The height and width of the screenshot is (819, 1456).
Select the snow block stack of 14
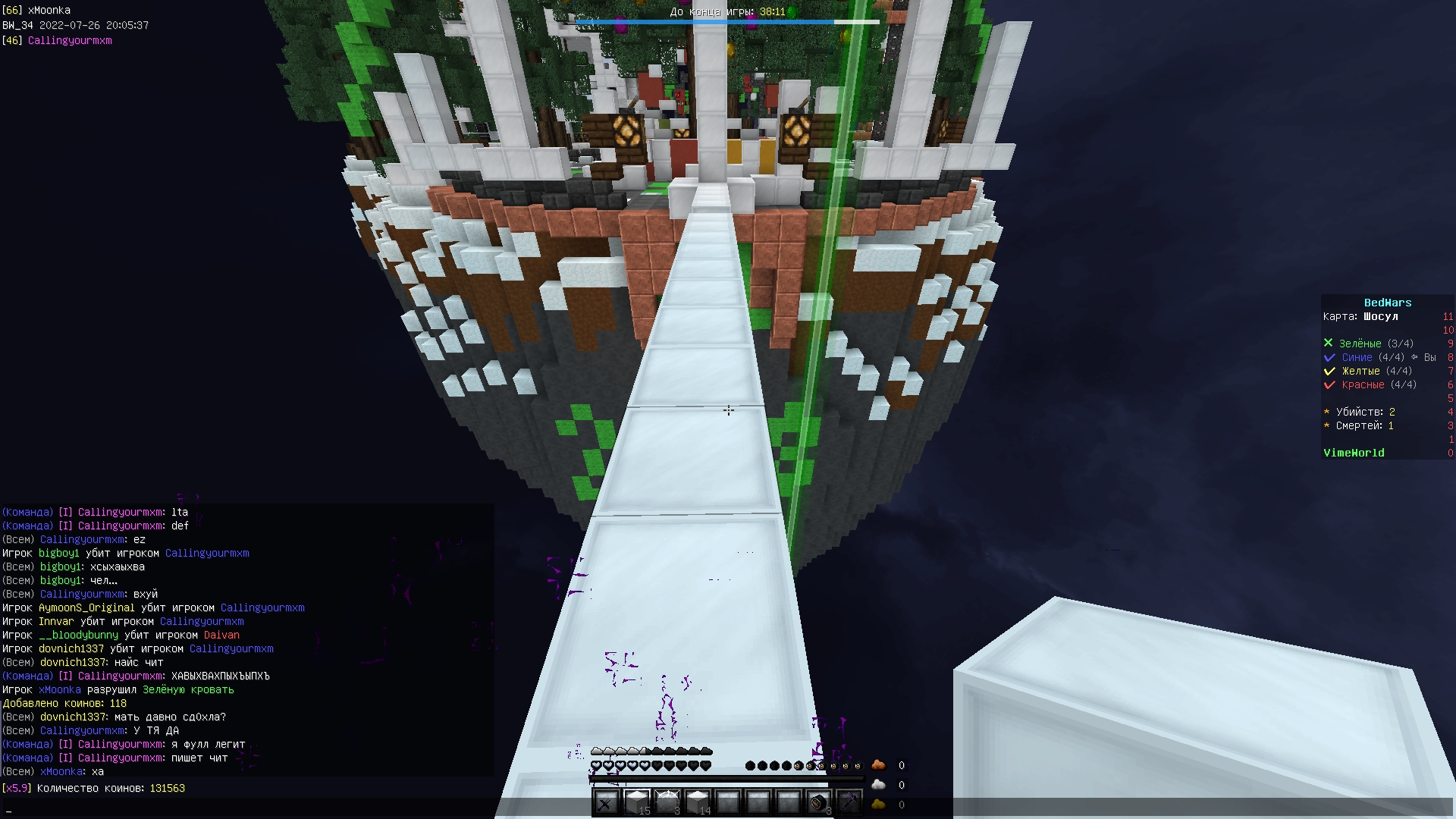[697, 800]
